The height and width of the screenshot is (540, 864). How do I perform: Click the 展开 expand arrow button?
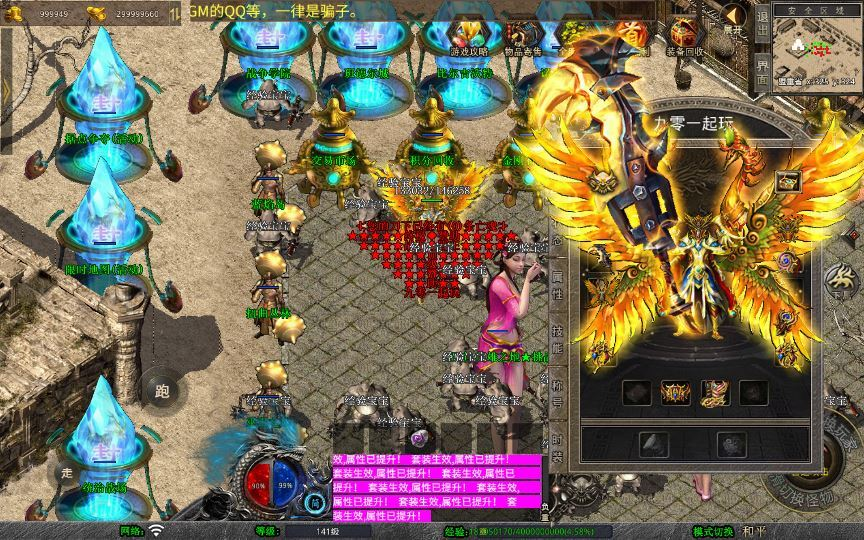click(x=734, y=18)
